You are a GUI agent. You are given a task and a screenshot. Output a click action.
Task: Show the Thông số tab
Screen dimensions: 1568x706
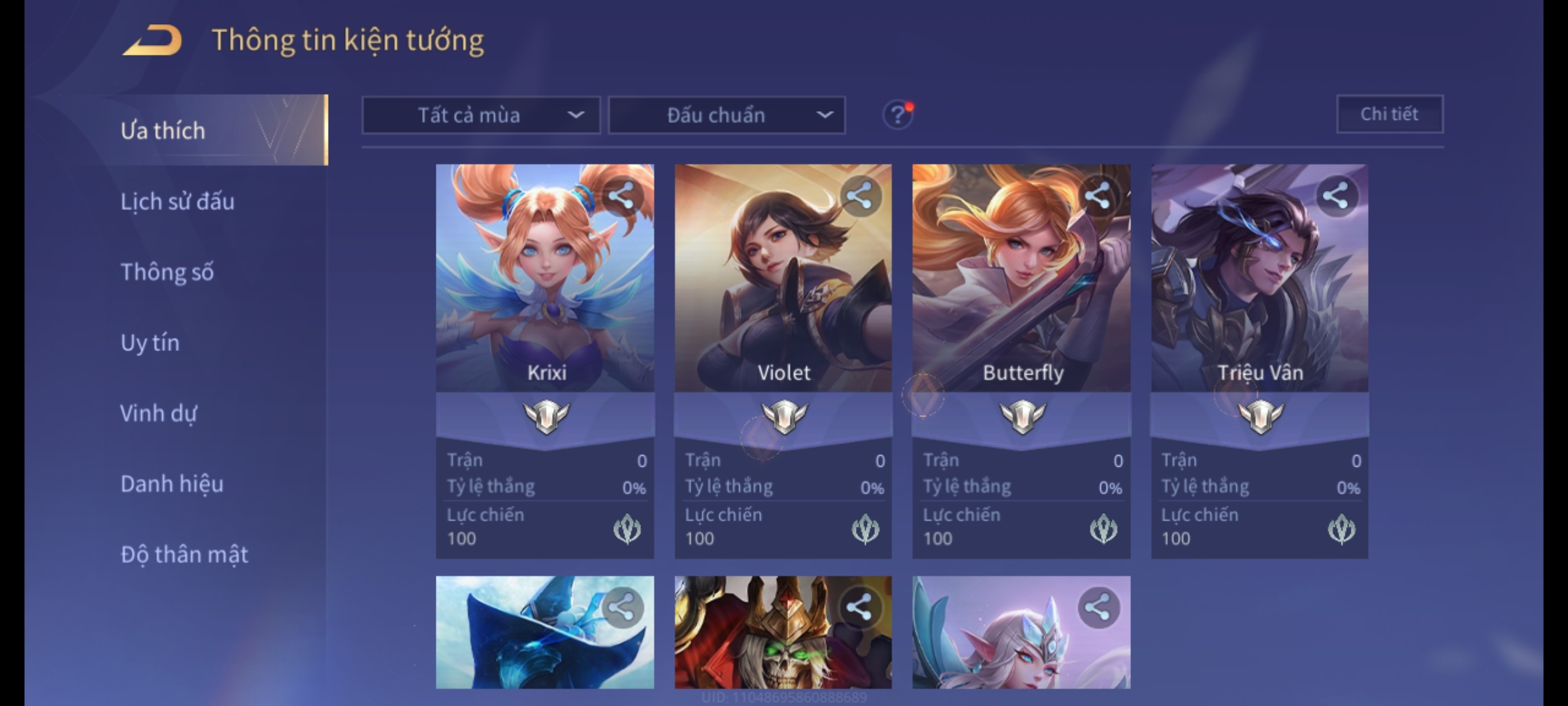(x=167, y=272)
